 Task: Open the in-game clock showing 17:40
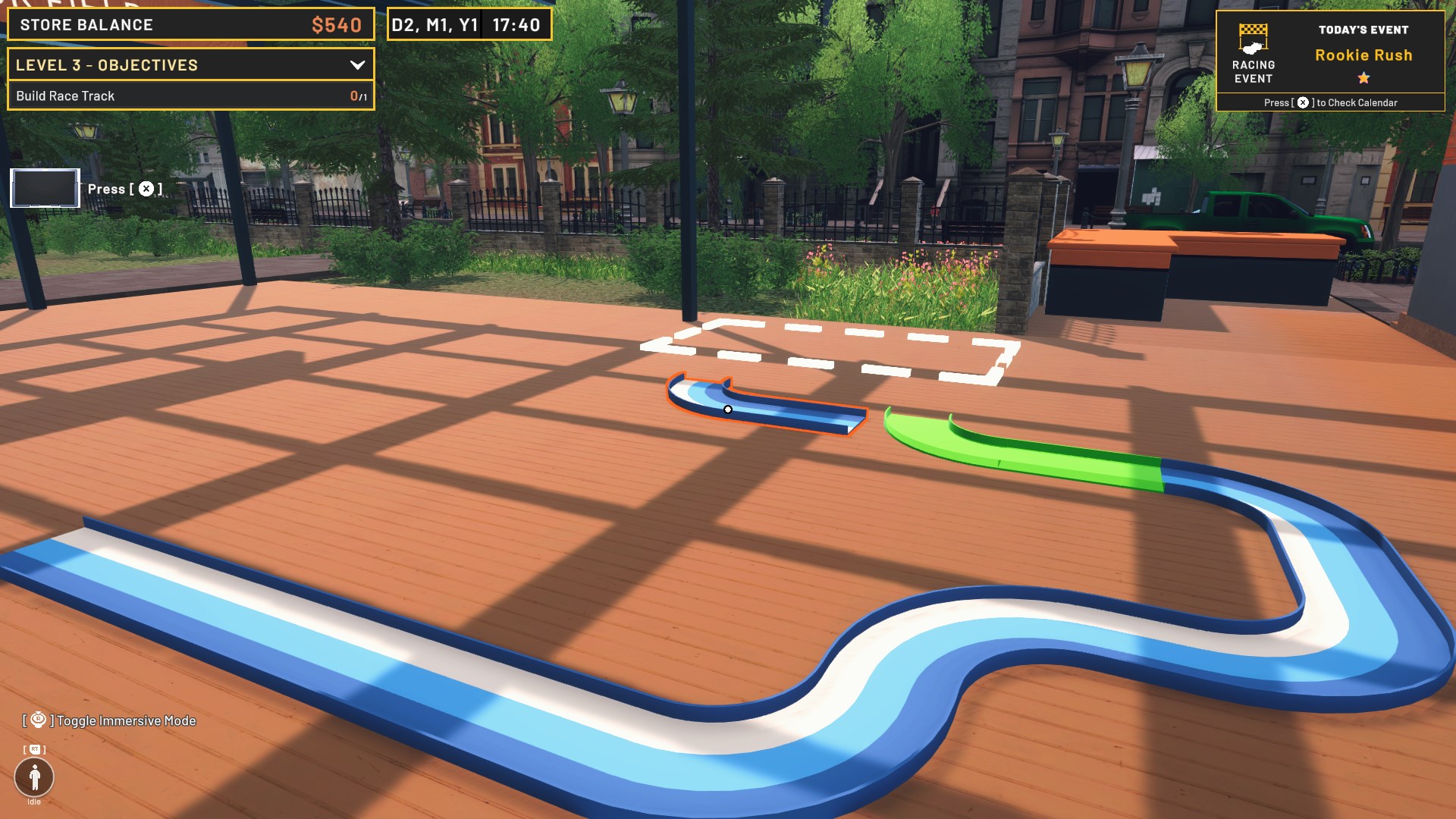tap(518, 24)
